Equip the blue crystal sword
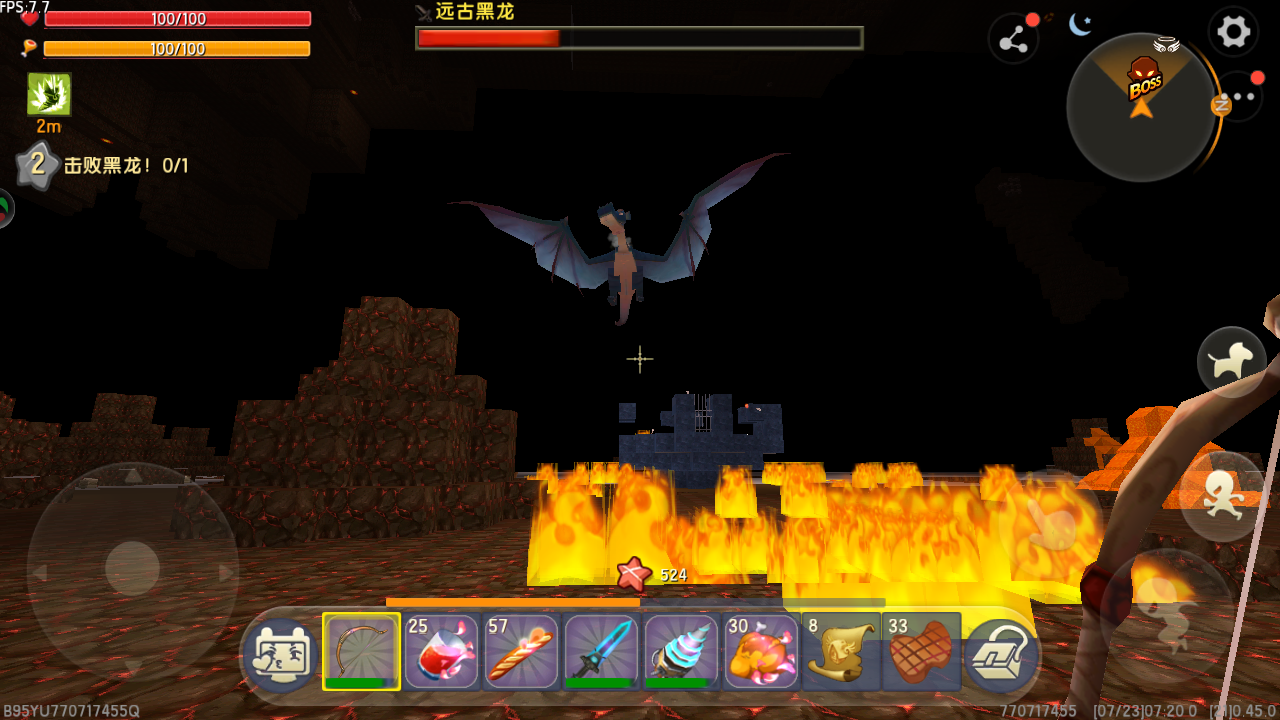 coord(601,651)
